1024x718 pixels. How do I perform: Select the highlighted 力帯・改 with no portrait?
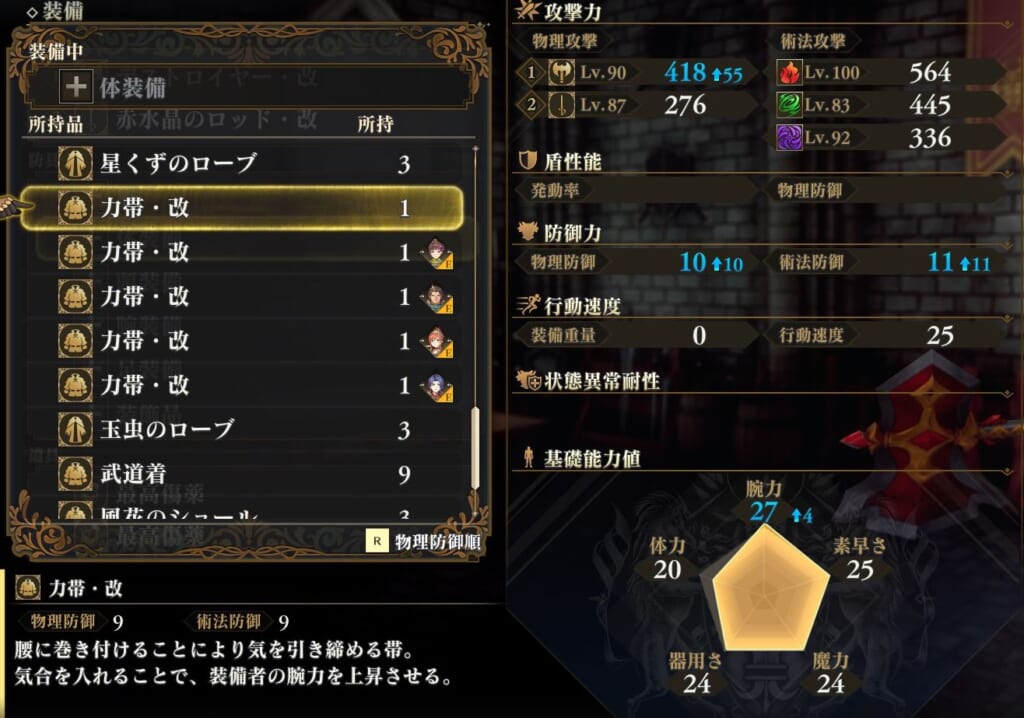click(240, 208)
